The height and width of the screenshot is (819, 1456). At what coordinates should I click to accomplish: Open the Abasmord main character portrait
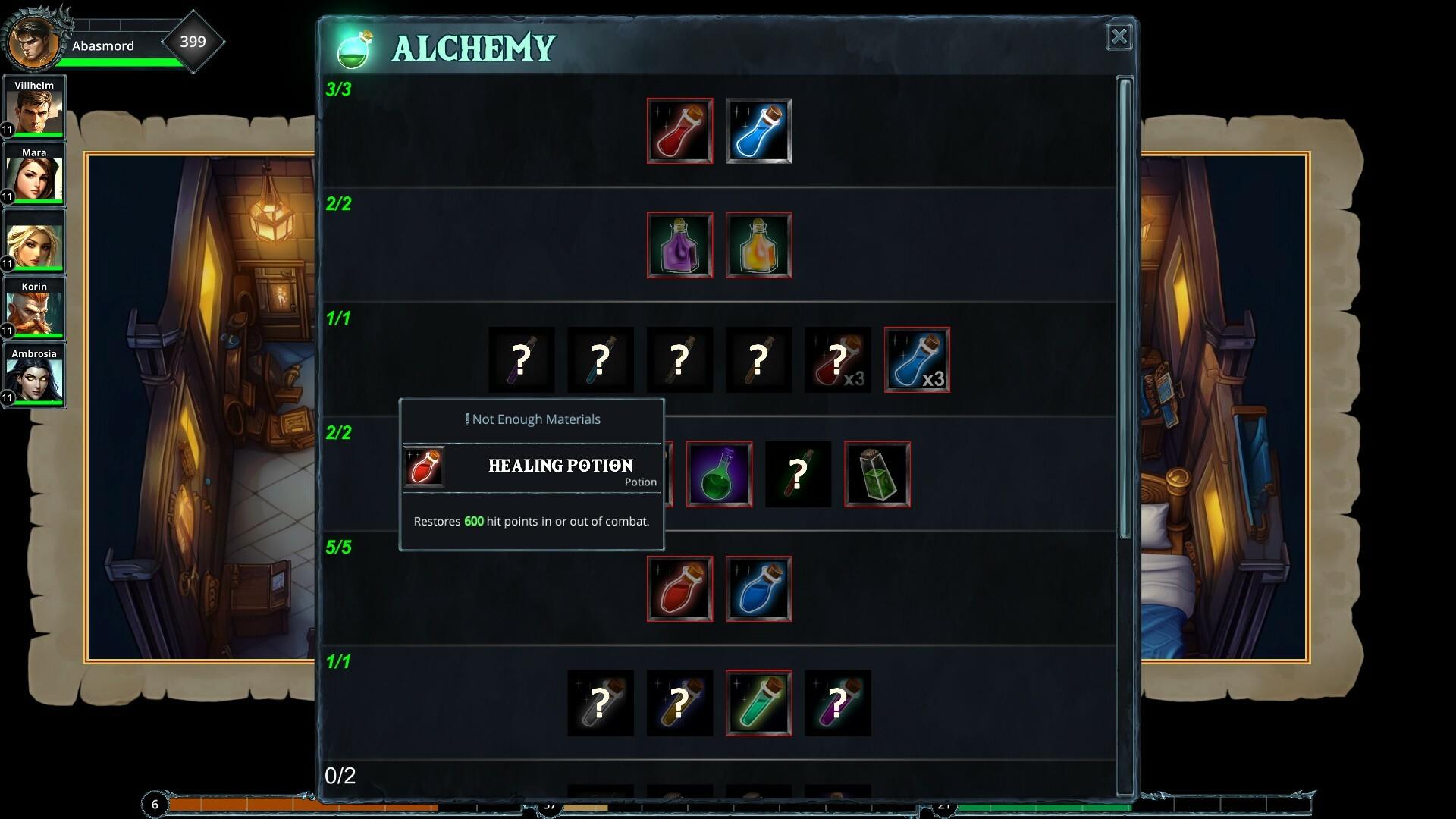33,42
